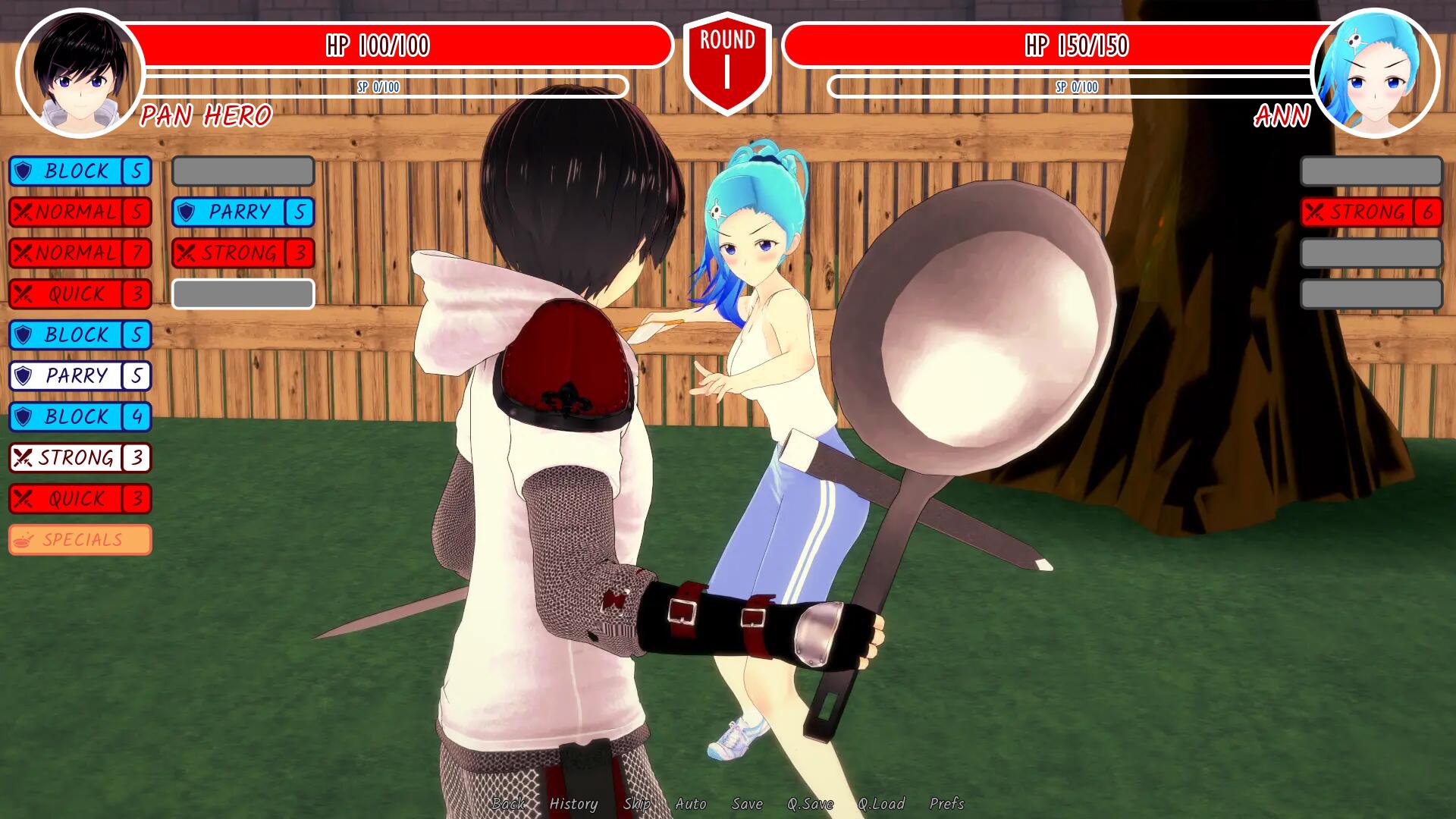Toggle Auto mode in the bottom menu

click(x=691, y=804)
